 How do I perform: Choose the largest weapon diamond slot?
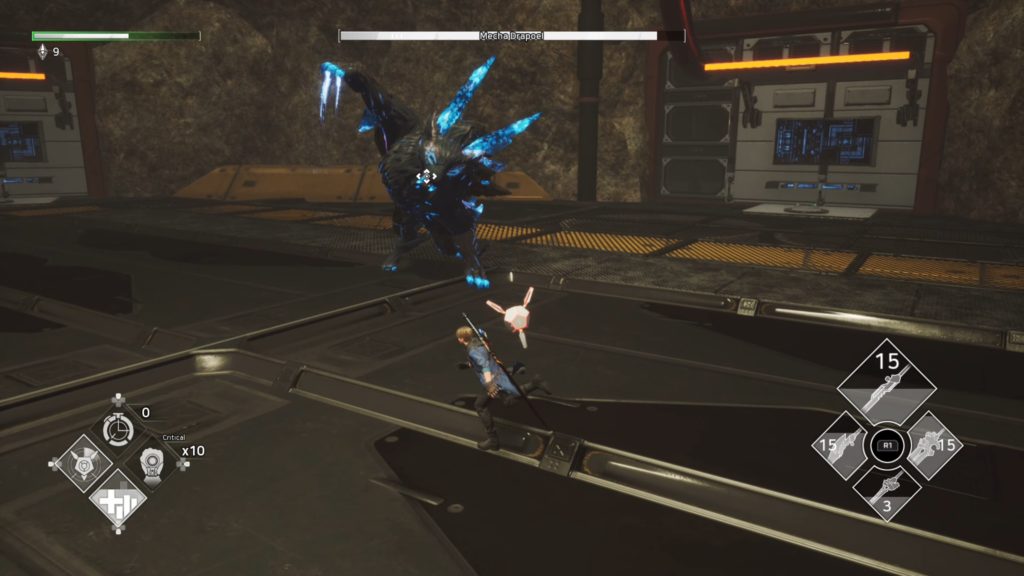point(886,385)
